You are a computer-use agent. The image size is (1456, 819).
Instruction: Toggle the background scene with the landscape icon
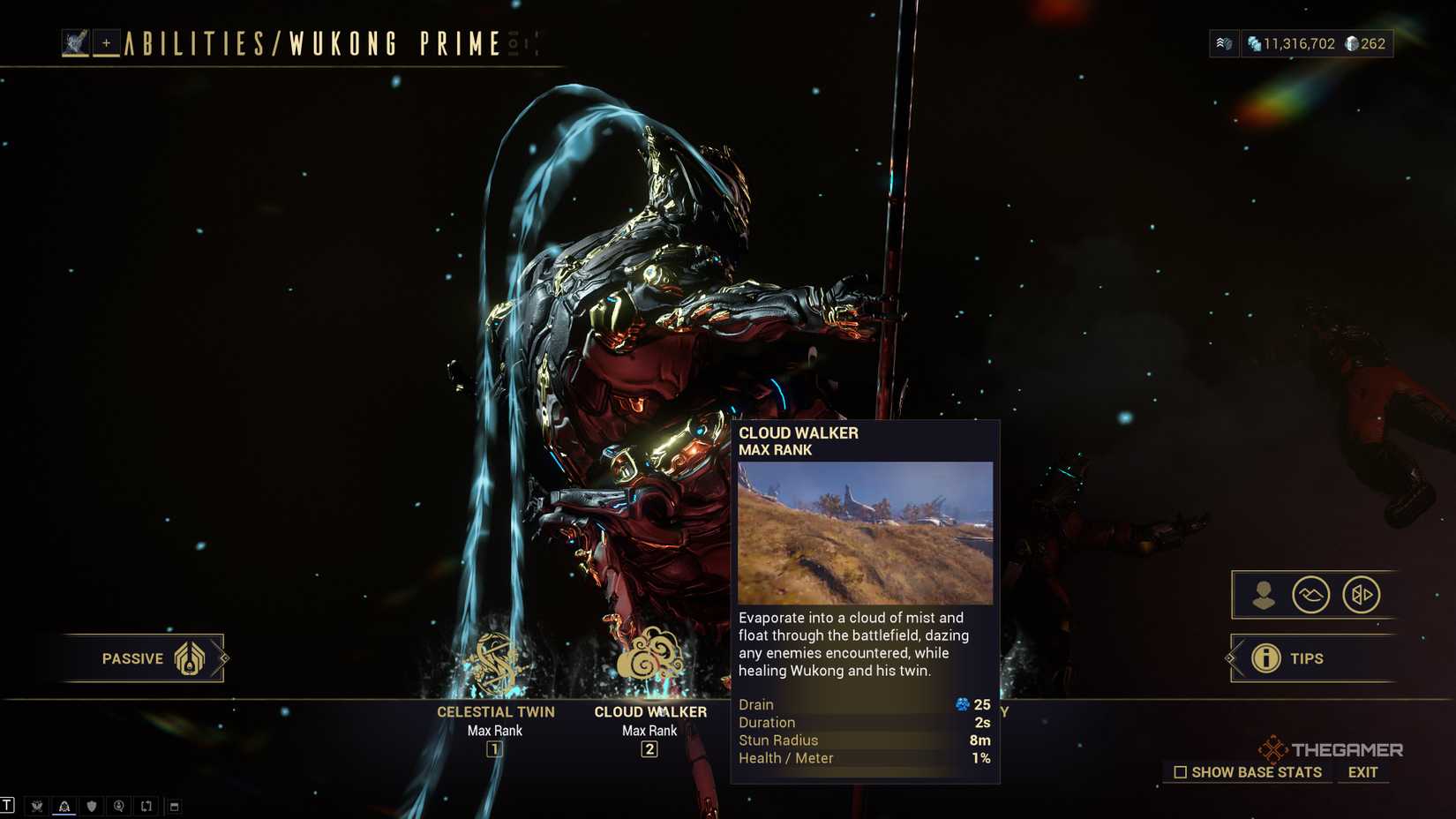coord(1312,595)
